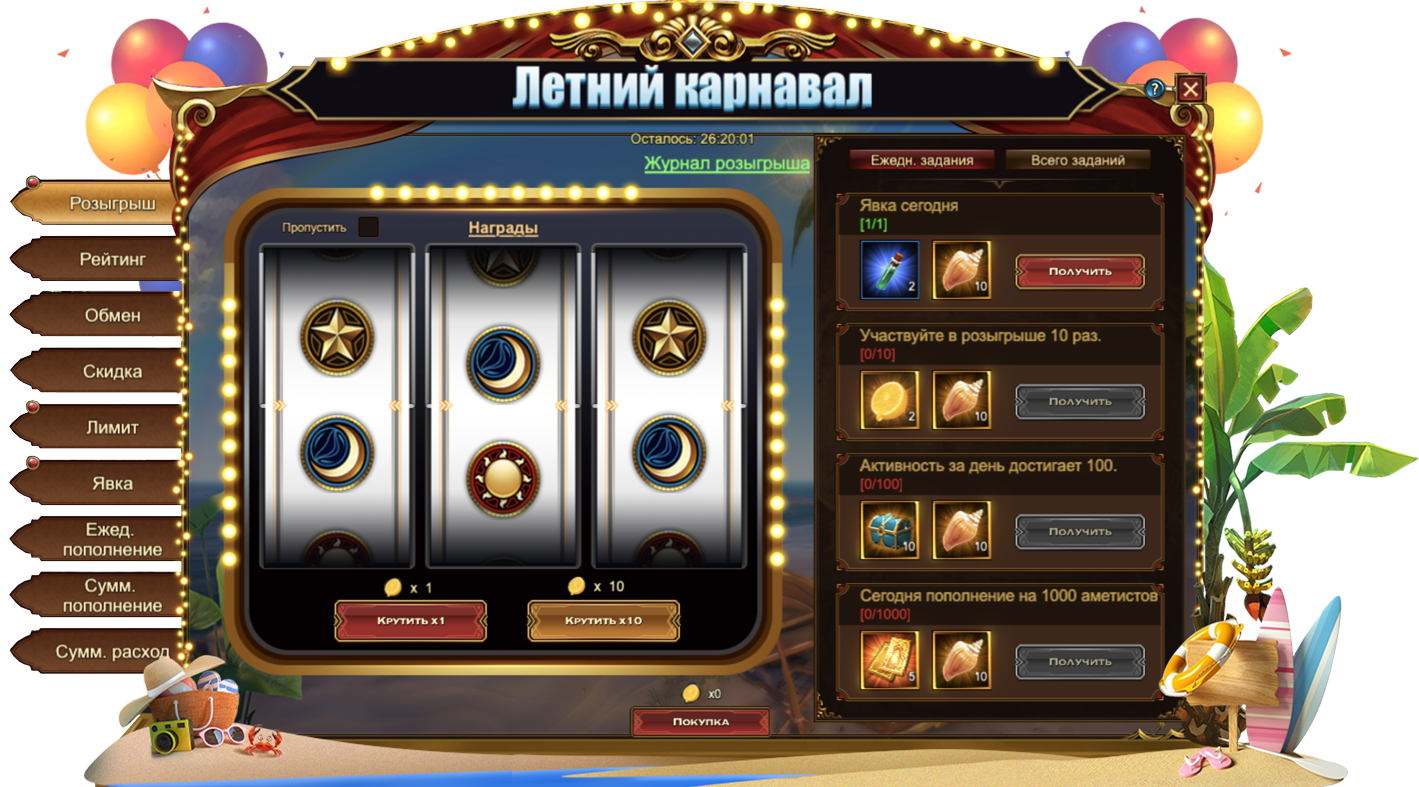Claim Явка сегодня reward with Получить

click(x=1080, y=271)
